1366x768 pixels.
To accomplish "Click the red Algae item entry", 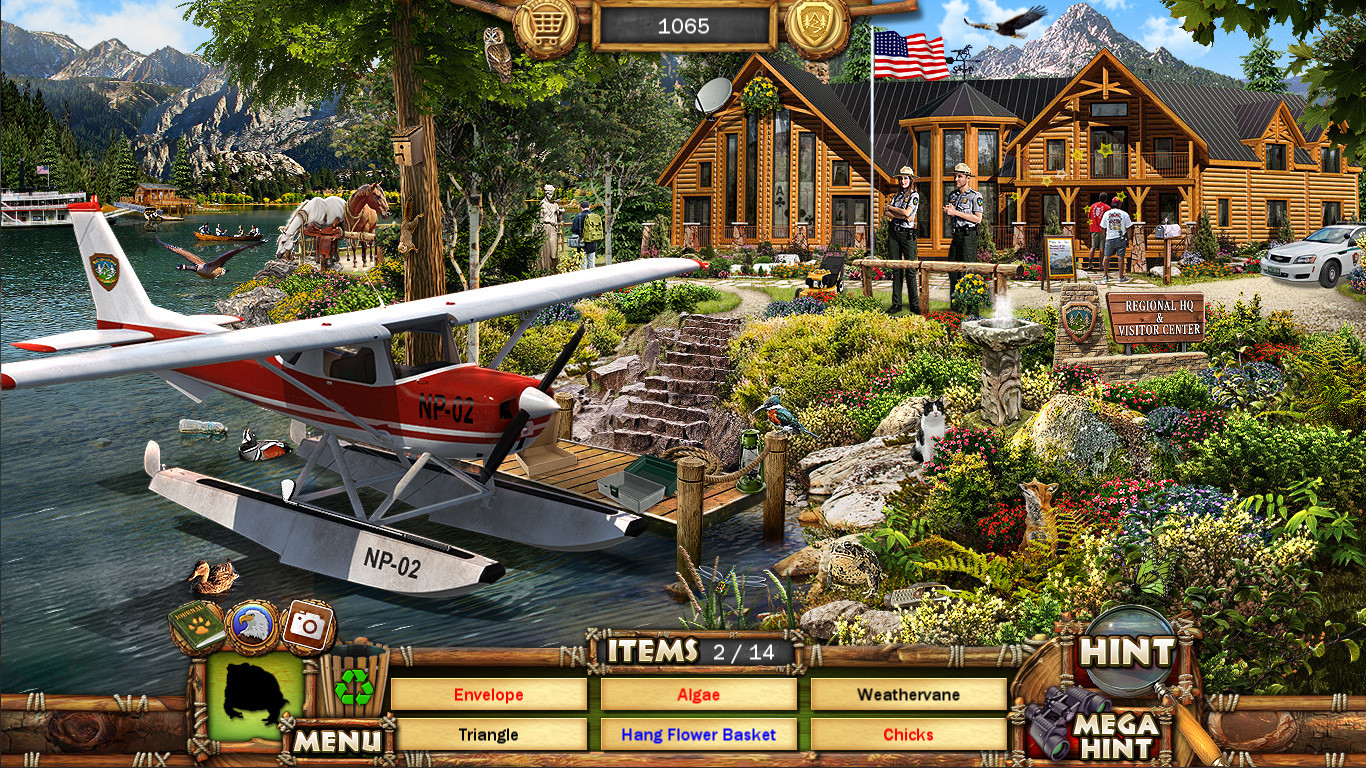I will [698, 694].
